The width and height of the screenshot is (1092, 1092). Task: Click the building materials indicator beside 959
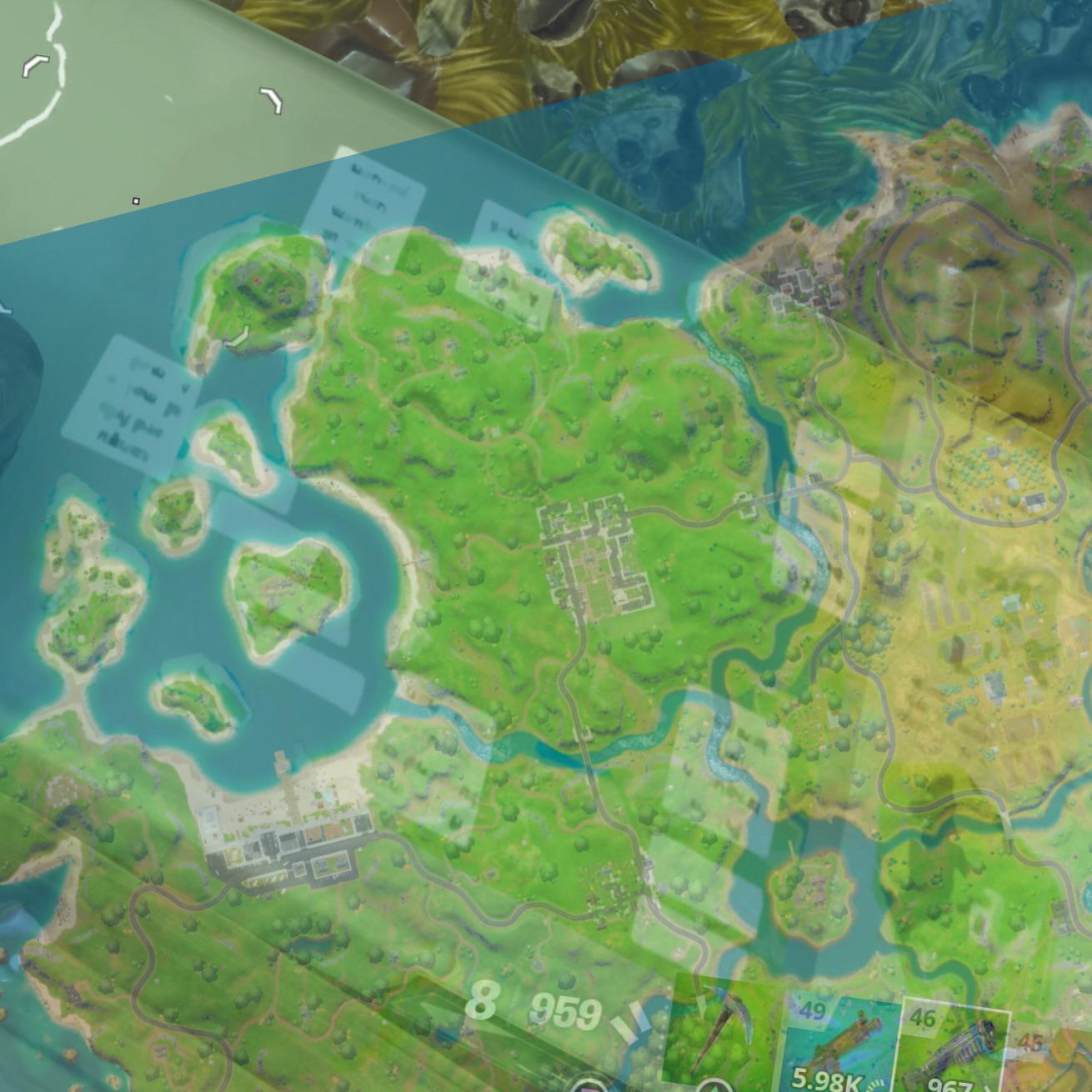pos(635,1021)
